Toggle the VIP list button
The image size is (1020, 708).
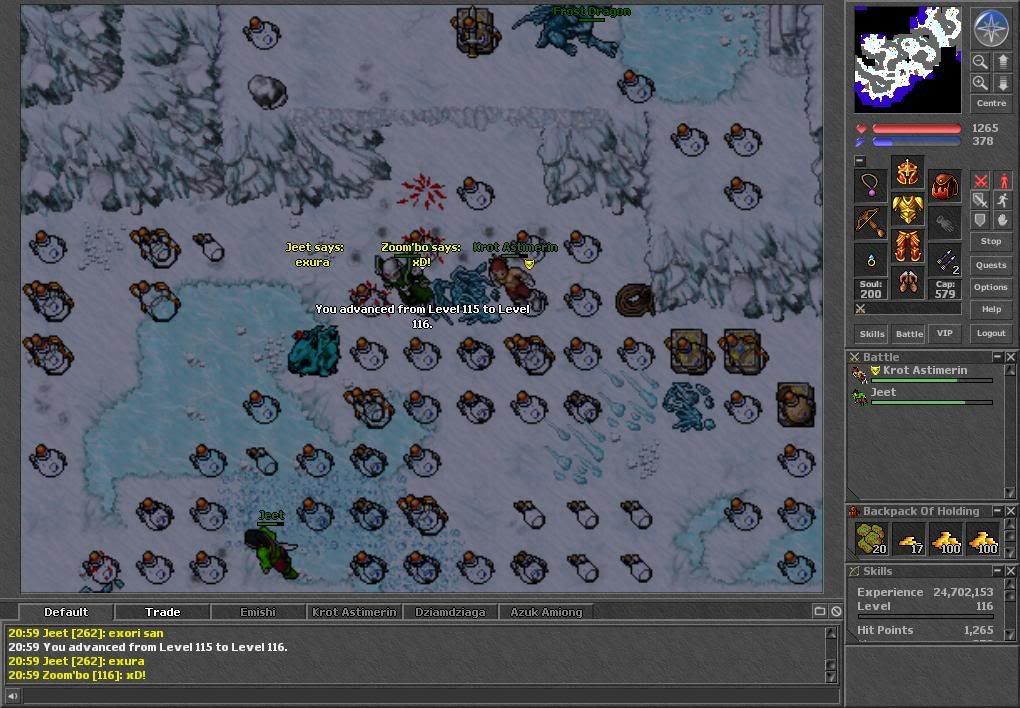click(942, 333)
